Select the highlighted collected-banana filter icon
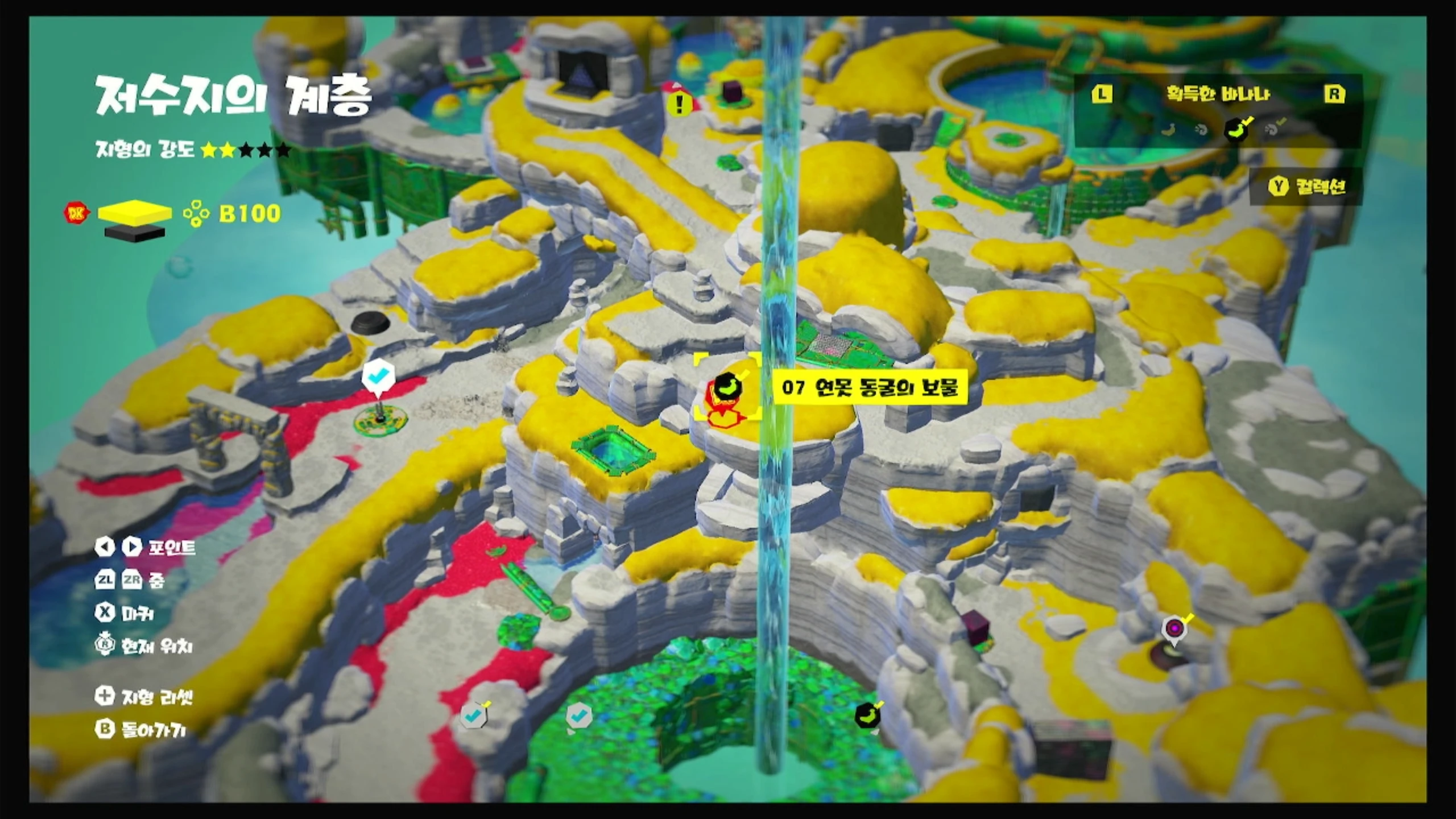1456x819 pixels. click(x=1236, y=130)
